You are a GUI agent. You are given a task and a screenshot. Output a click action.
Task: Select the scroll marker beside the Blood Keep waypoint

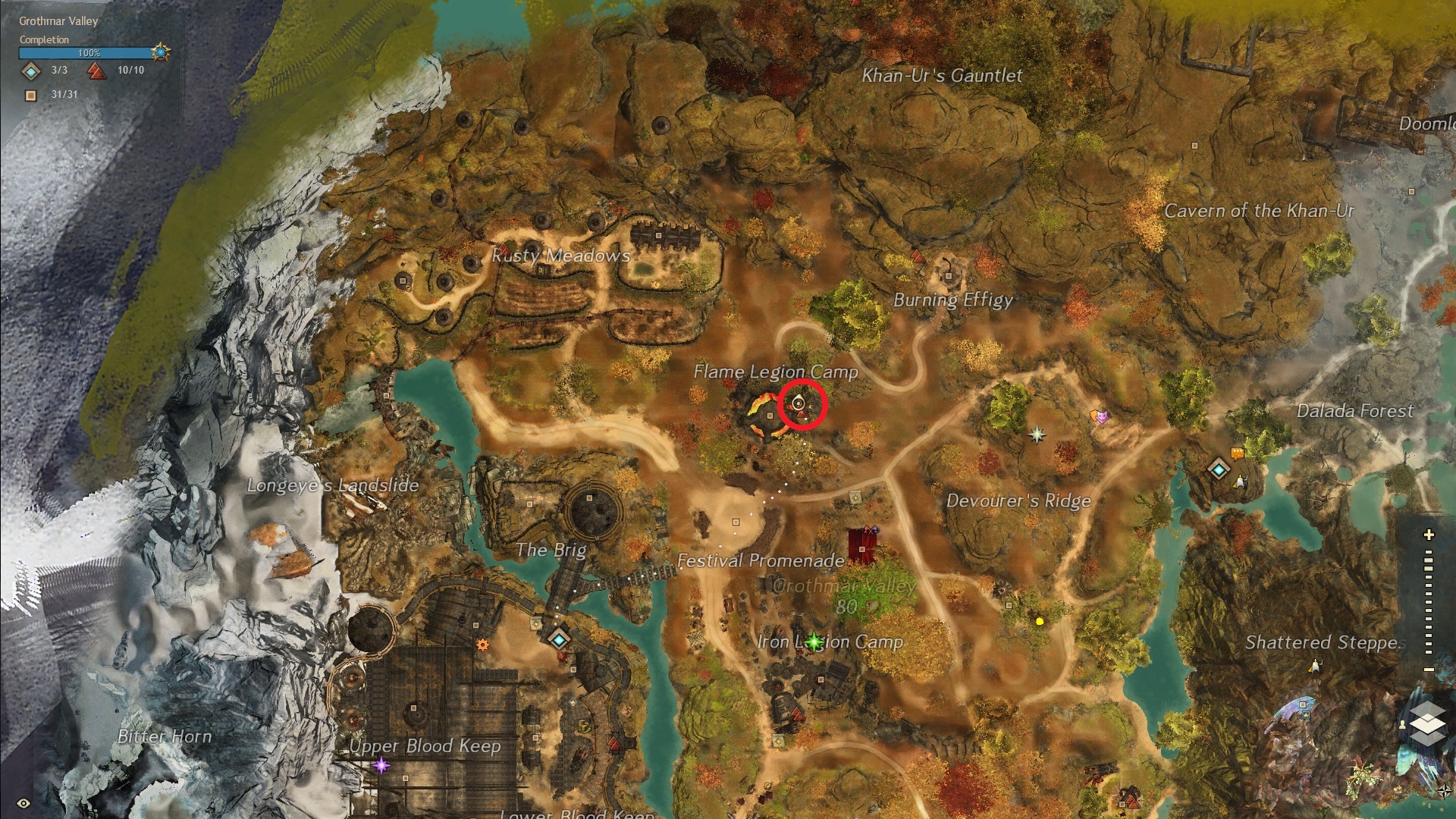pyautogui.click(x=536, y=623)
